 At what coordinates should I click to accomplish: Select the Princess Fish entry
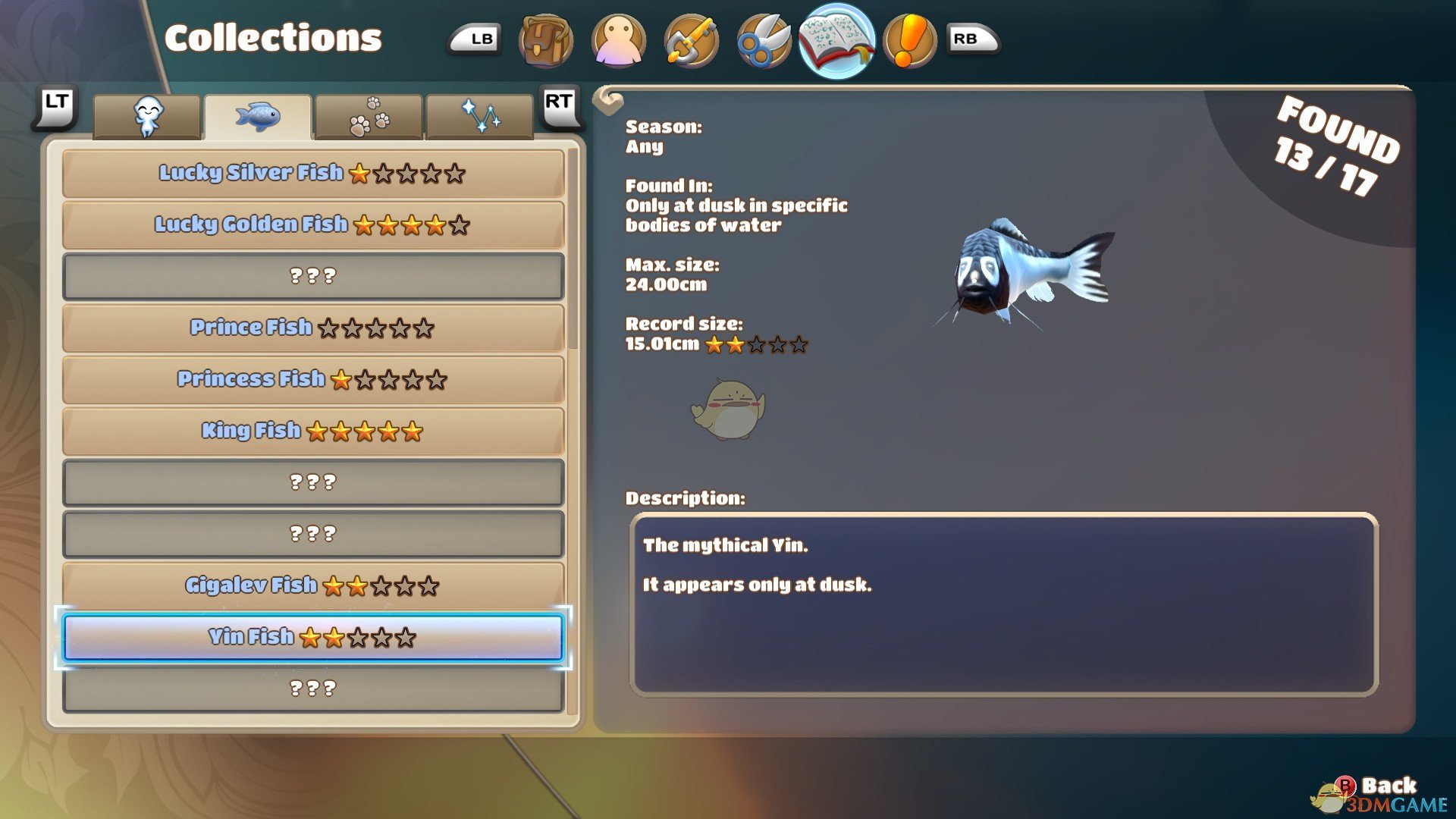tap(312, 379)
